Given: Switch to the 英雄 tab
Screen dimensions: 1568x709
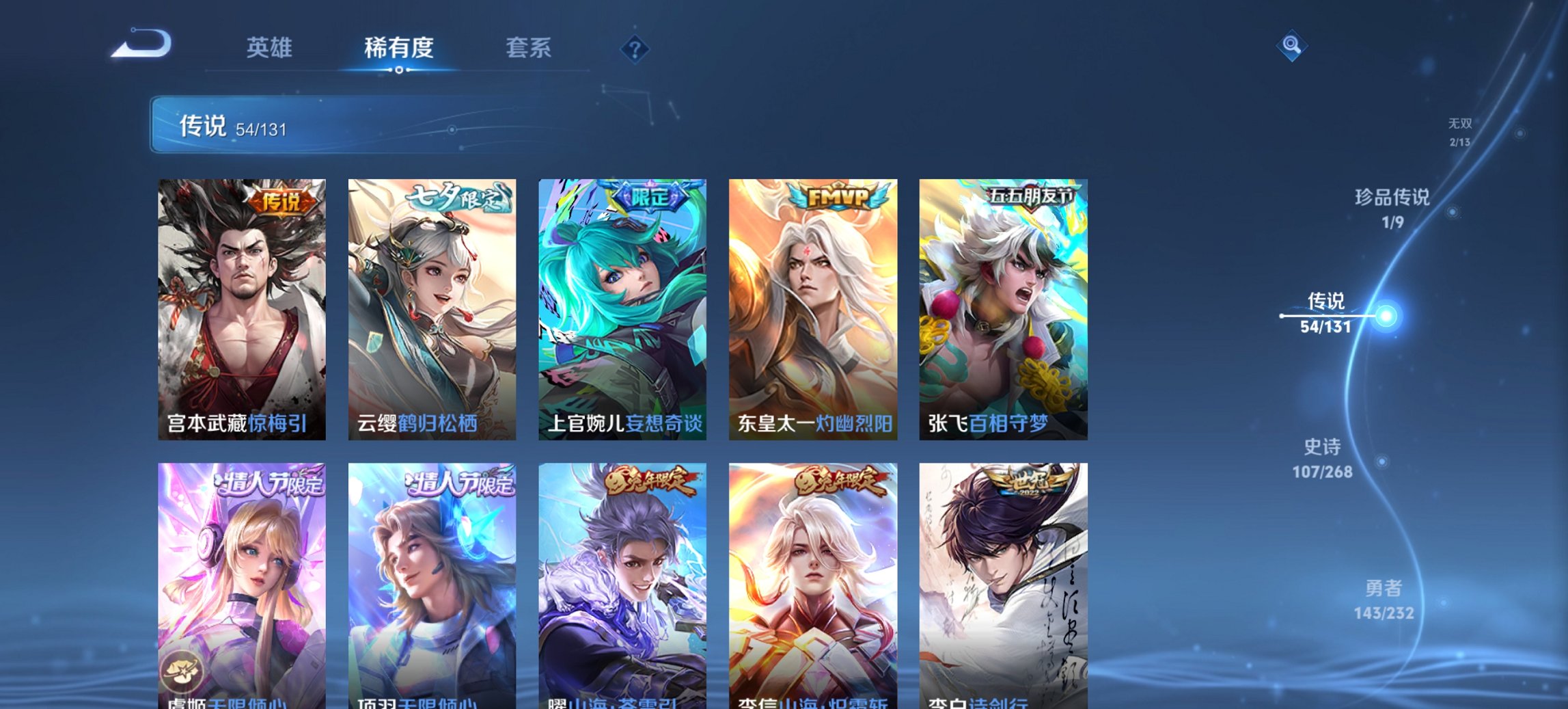Looking at the screenshot, I should pos(271,48).
